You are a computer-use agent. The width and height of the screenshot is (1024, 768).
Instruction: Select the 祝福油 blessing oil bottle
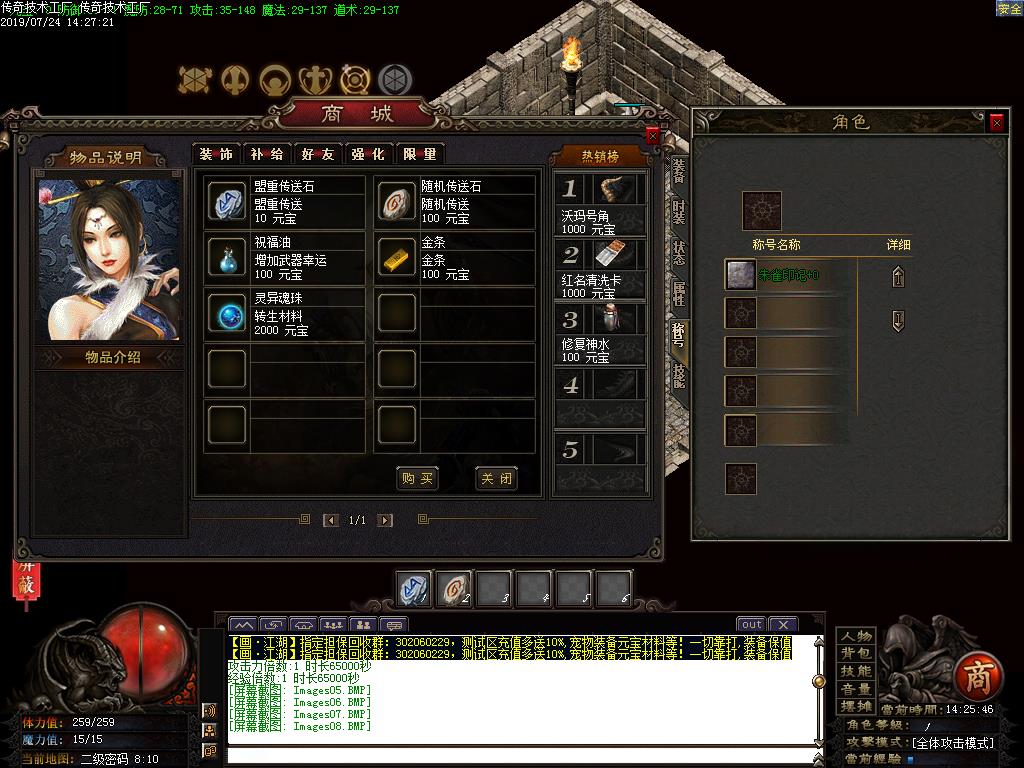[x=226, y=258]
